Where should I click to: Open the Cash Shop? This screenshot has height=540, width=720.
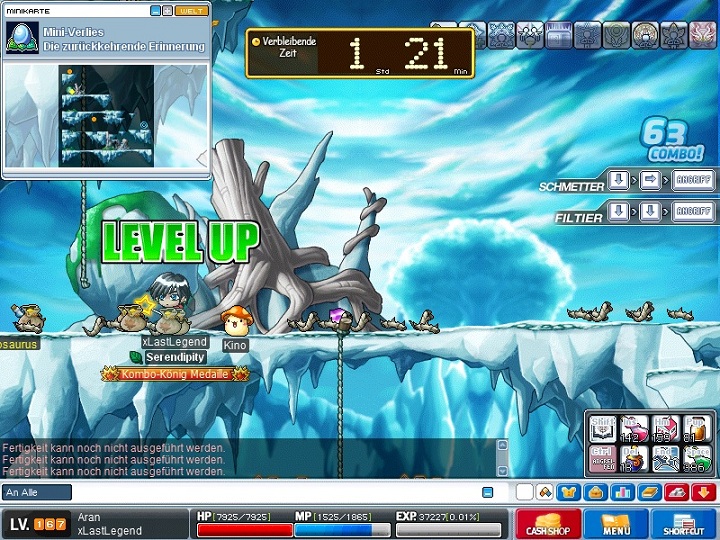[548, 524]
